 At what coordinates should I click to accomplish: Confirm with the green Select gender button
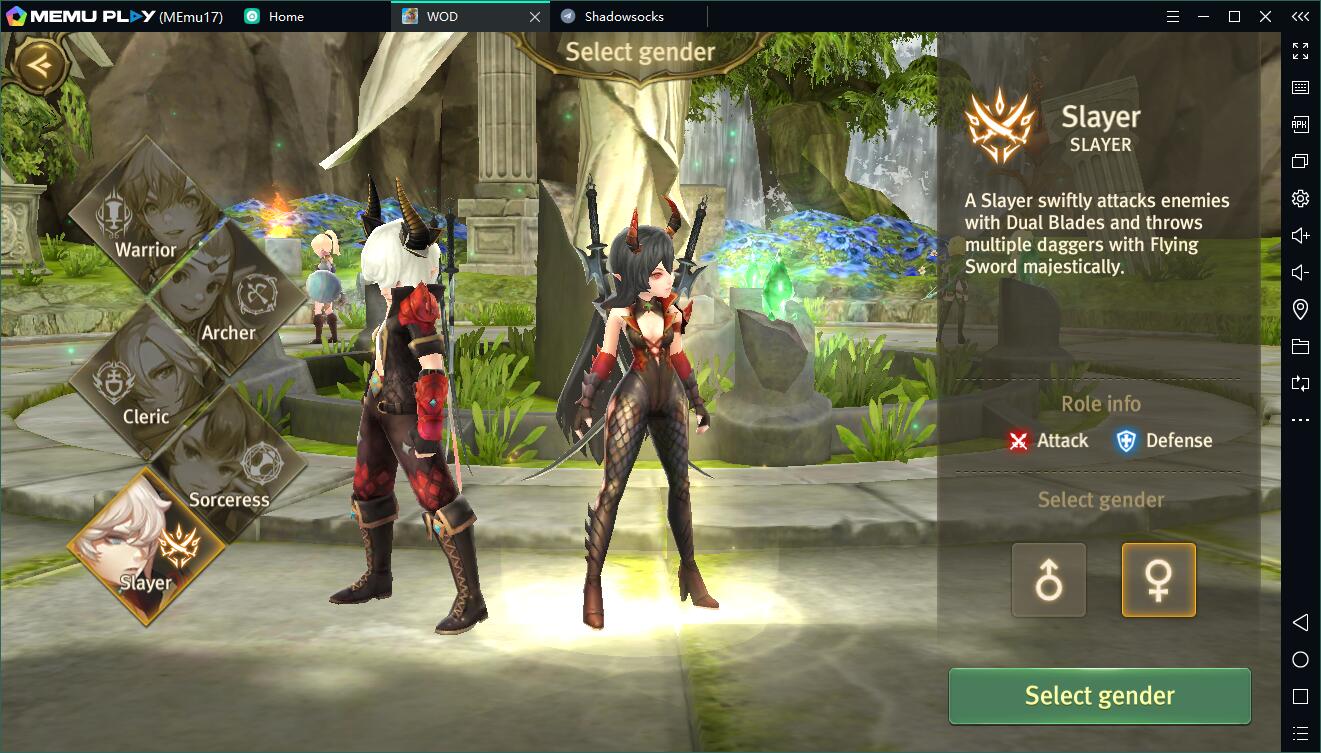pos(1099,696)
